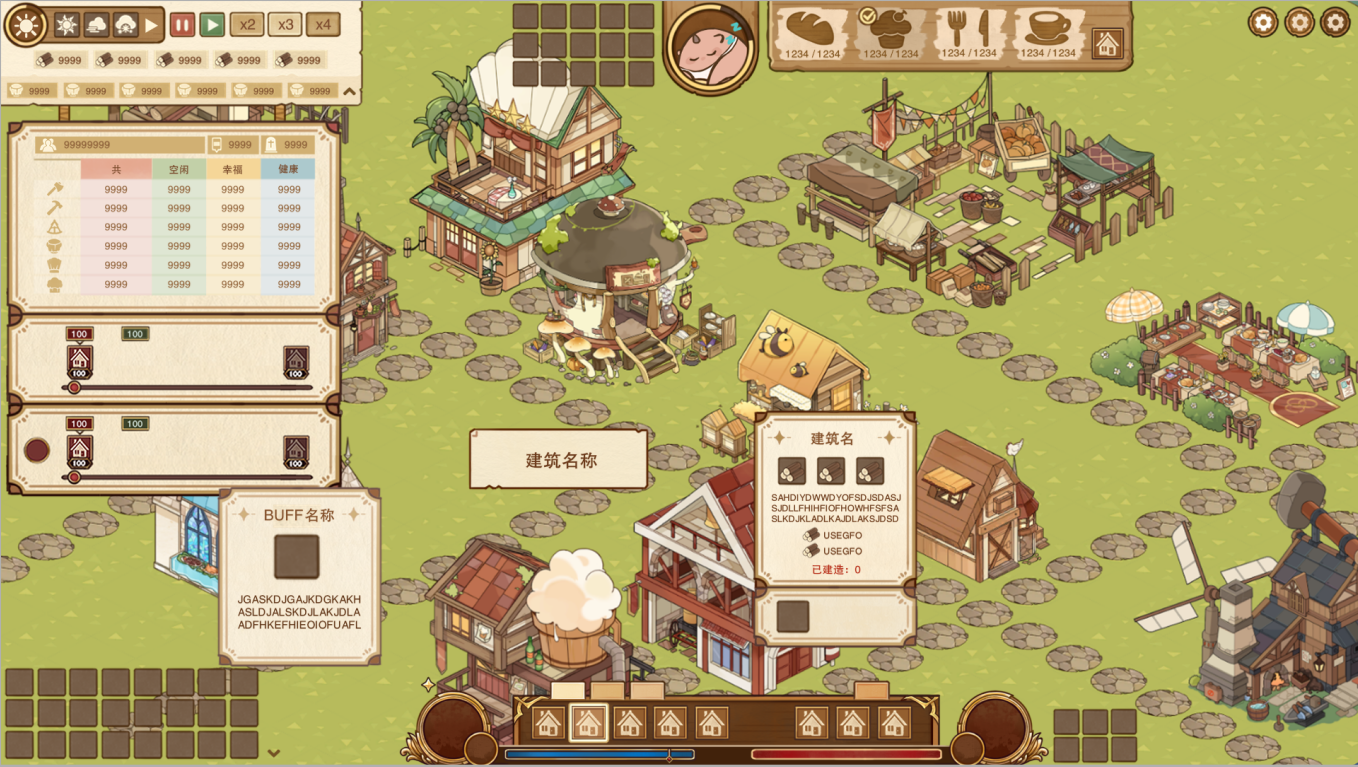
Task: Select the coffee cup category
Action: point(1049,34)
